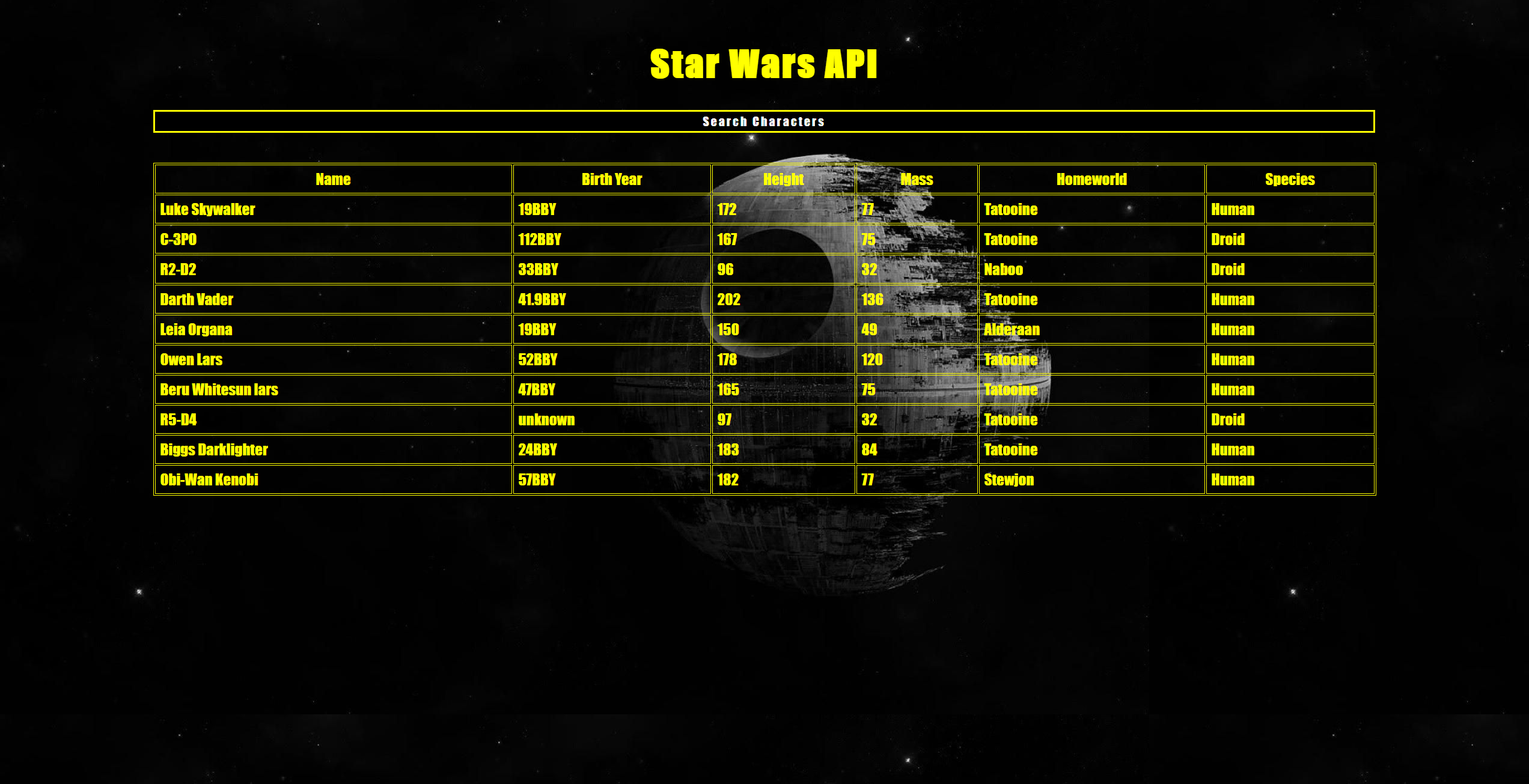
Task: Click Owen Lars in the table
Action: [x=191, y=359]
